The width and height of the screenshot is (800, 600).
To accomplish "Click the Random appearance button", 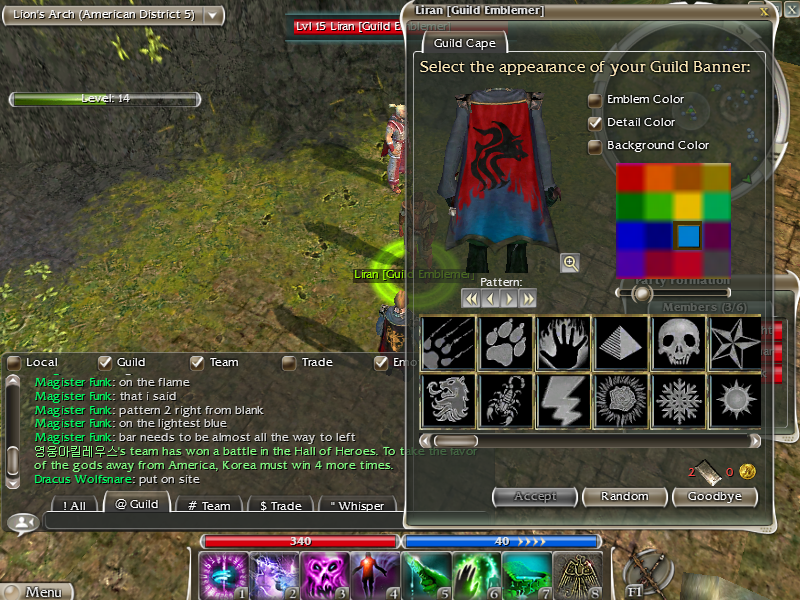I will [623, 496].
